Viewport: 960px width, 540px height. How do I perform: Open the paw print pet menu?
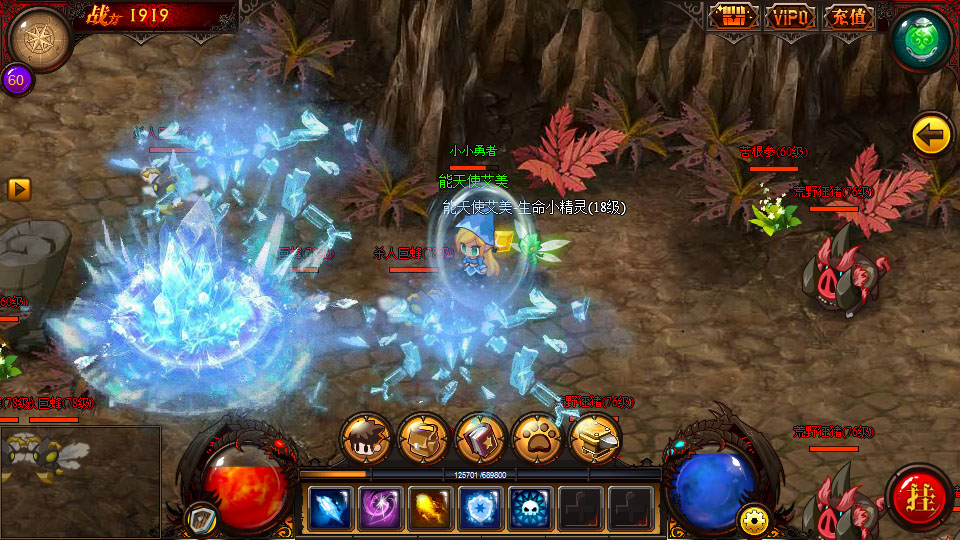click(537, 437)
